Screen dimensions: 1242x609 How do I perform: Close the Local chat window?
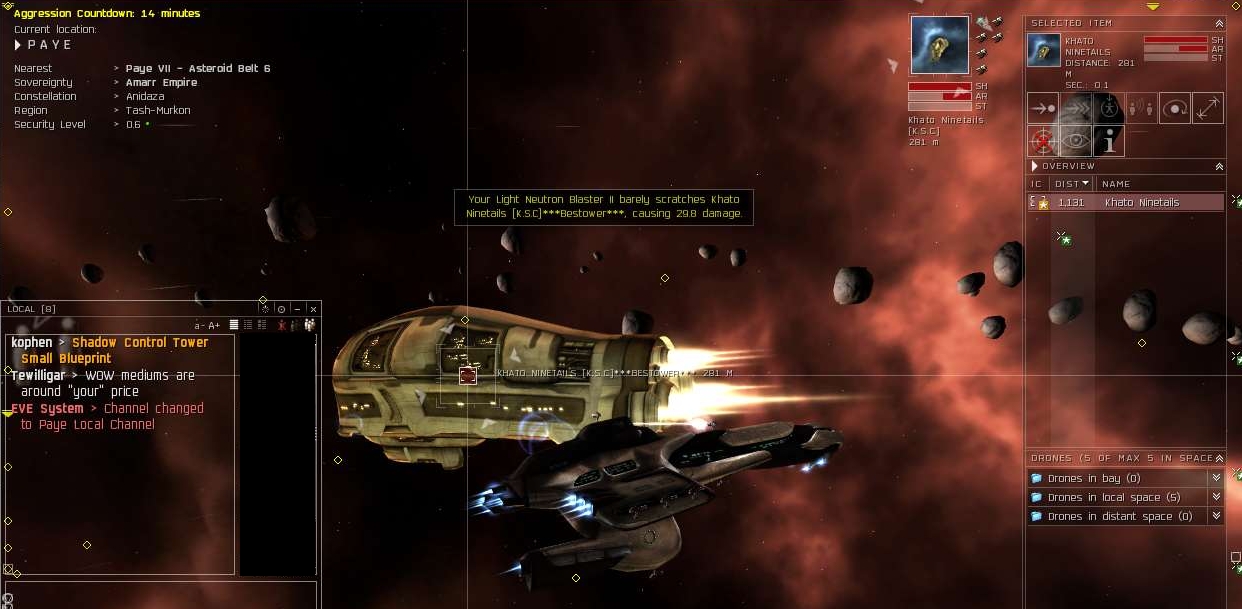313,309
